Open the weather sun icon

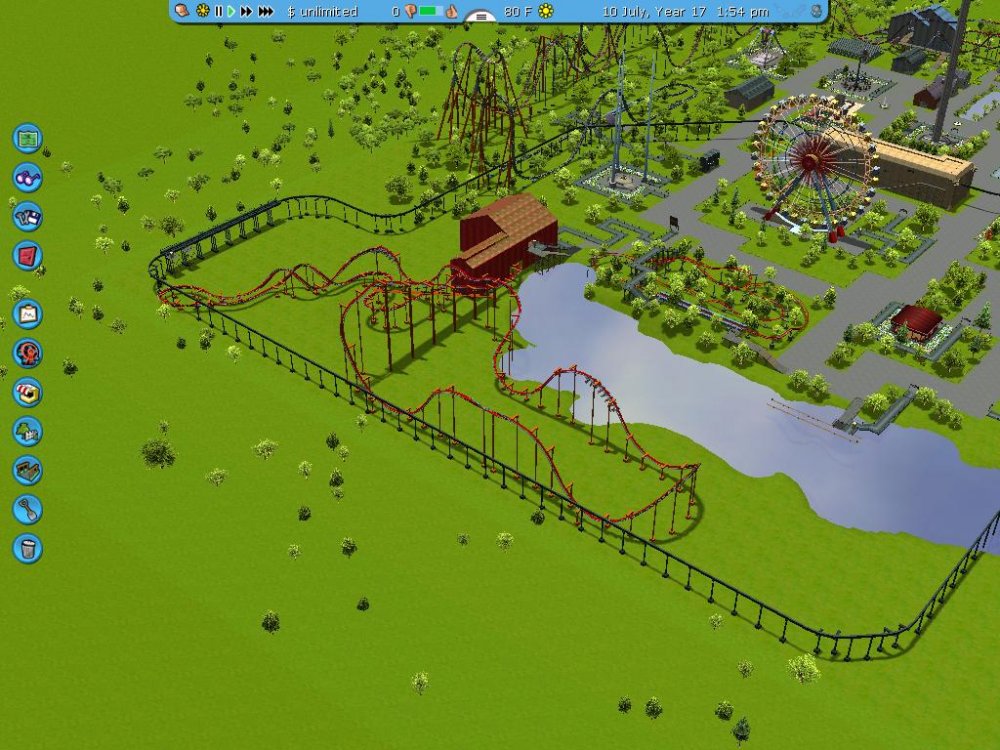point(545,11)
